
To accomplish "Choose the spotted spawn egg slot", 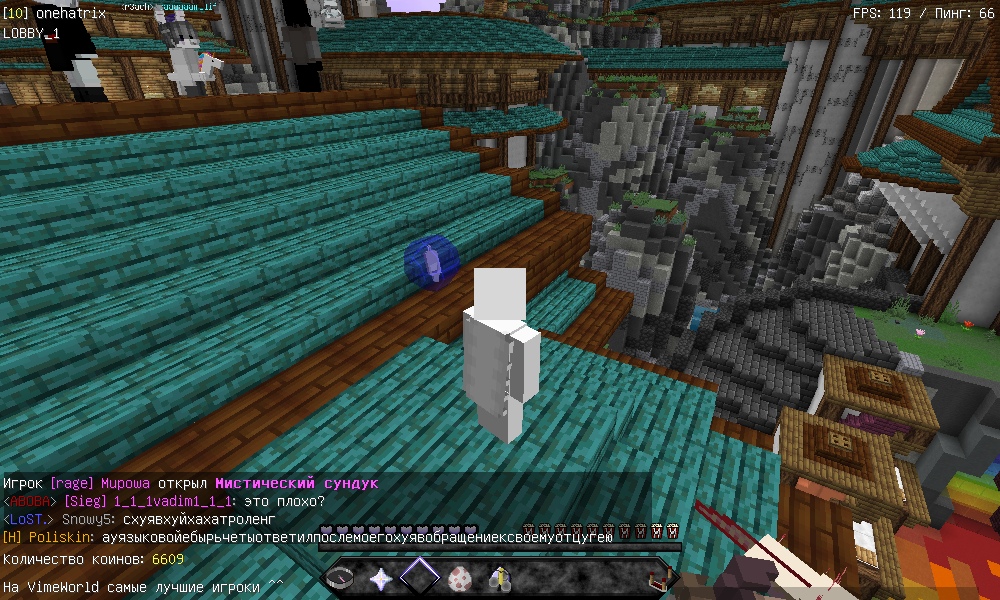I will [460, 578].
